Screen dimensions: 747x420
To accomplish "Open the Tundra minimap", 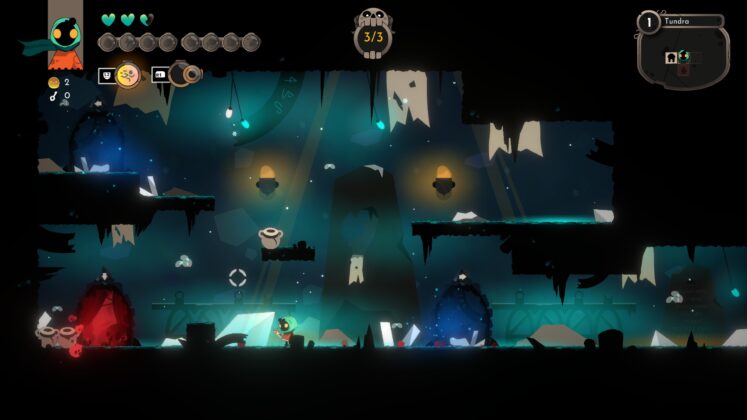I will pyautogui.click(x=683, y=55).
